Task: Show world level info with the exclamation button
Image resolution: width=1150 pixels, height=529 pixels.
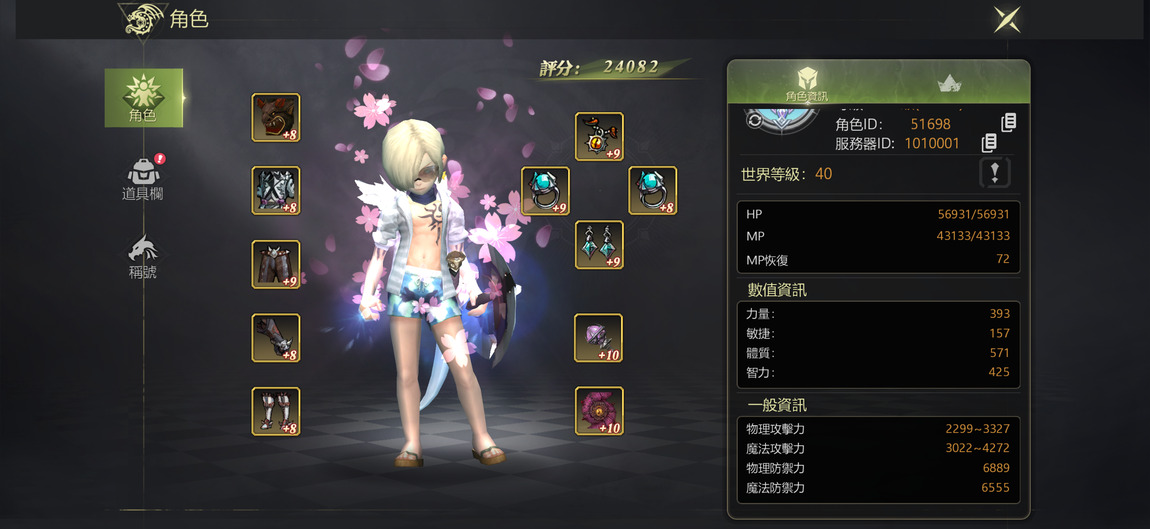Action: pyautogui.click(x=994, y=173)
